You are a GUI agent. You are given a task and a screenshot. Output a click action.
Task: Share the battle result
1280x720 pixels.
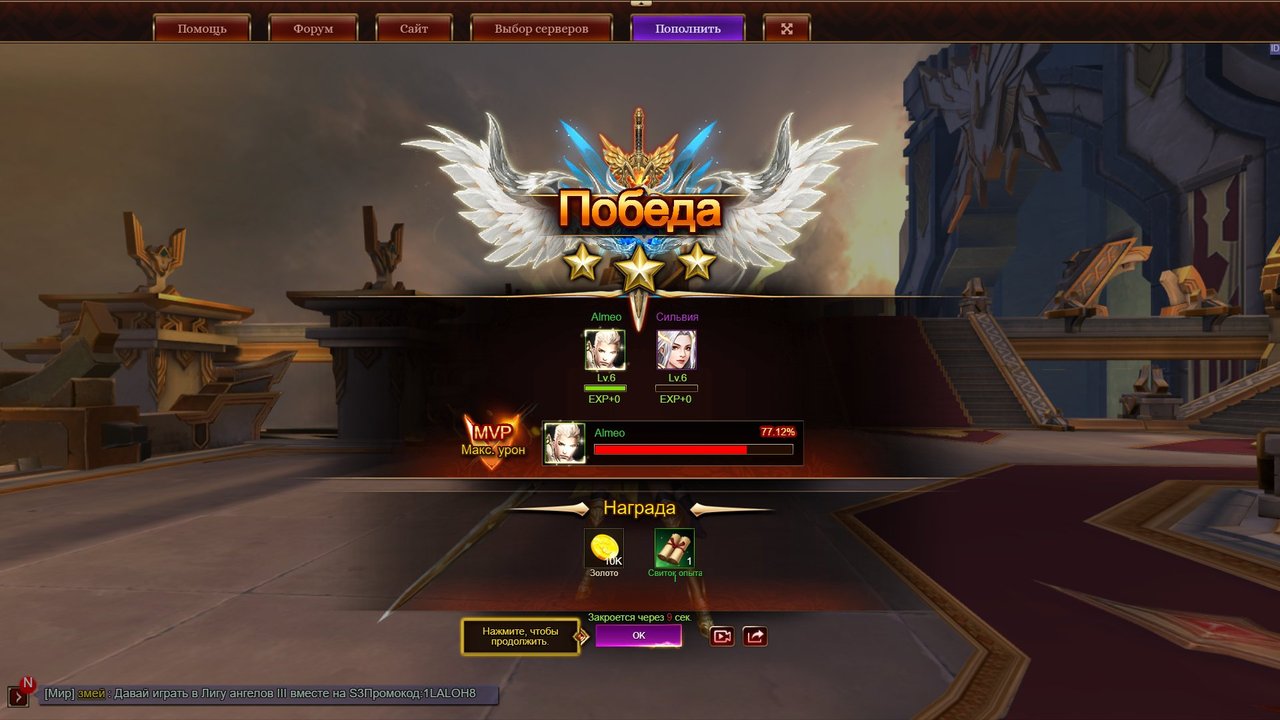pos(755,636)
